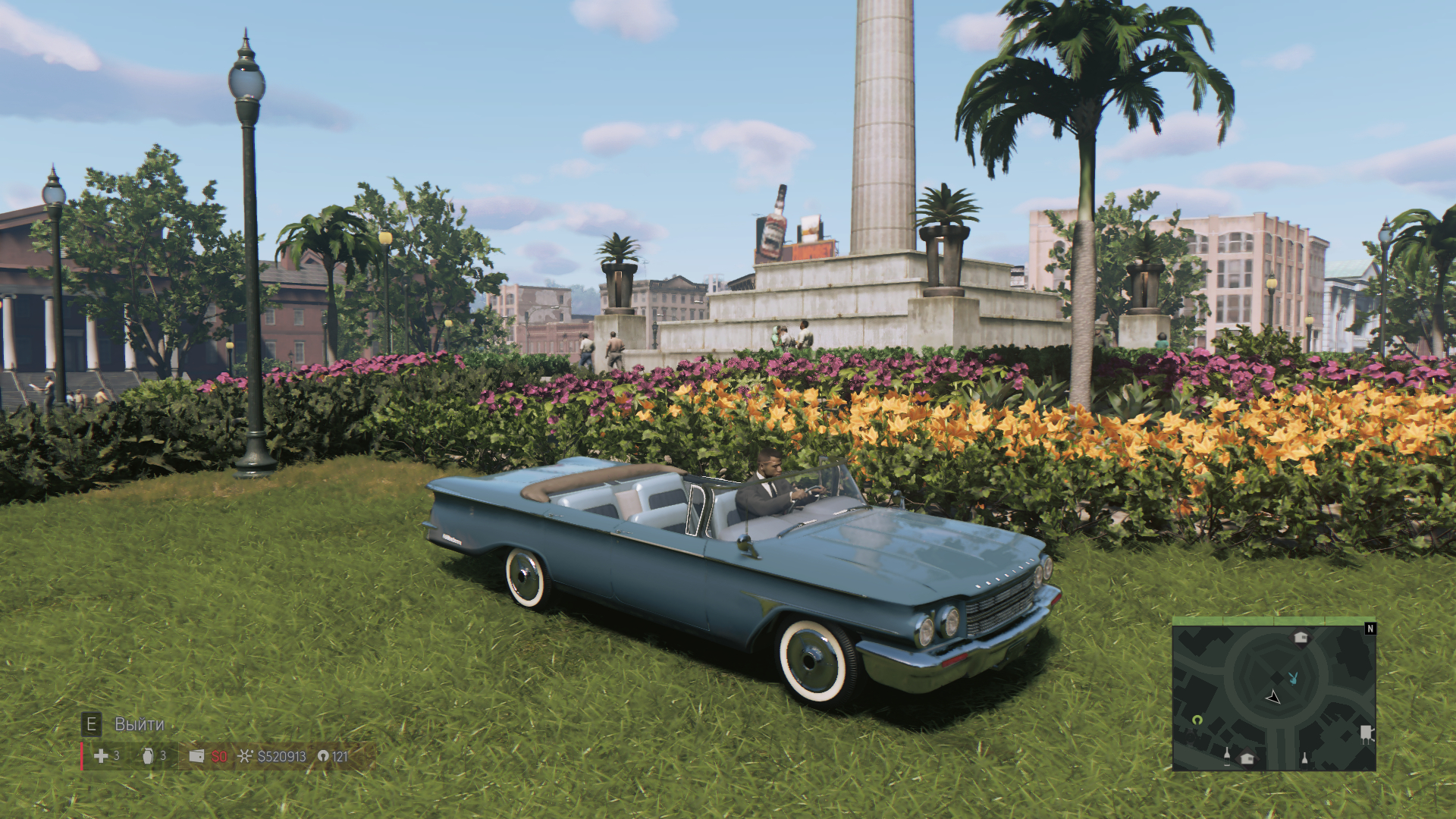The width and height of the screenshot is (1456, 819).
Task: Click the truck icon on the minimap
Action: (1367, 734)
